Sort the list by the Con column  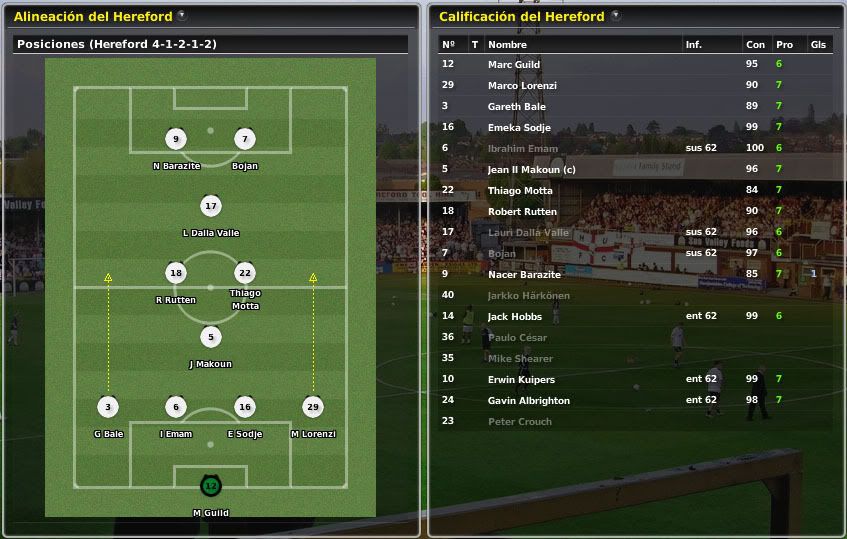click(x=755, y=44)
